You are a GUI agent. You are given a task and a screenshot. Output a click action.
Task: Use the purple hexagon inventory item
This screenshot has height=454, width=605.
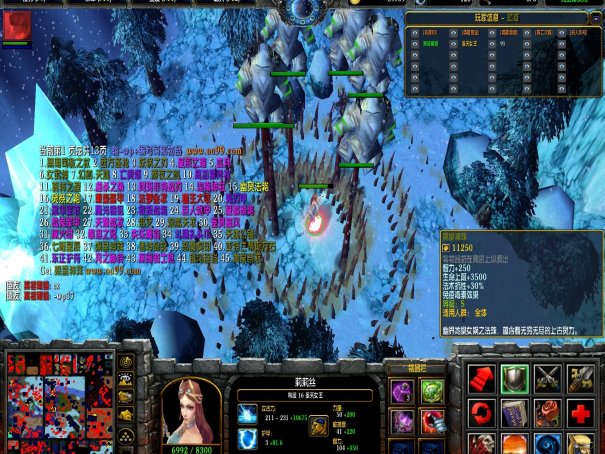(x=401, y=391)
